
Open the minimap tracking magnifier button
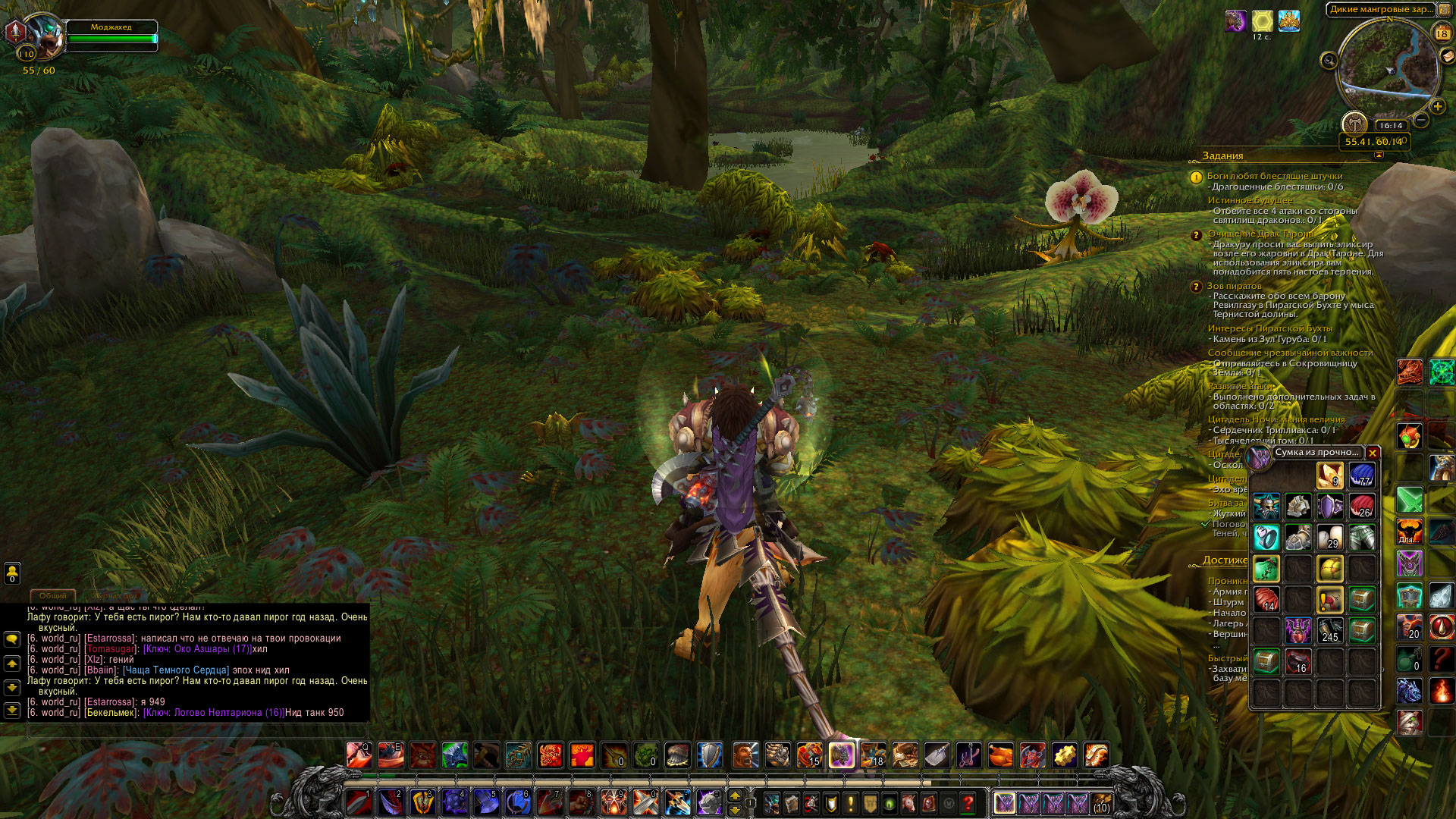(x=1329, y=60)
